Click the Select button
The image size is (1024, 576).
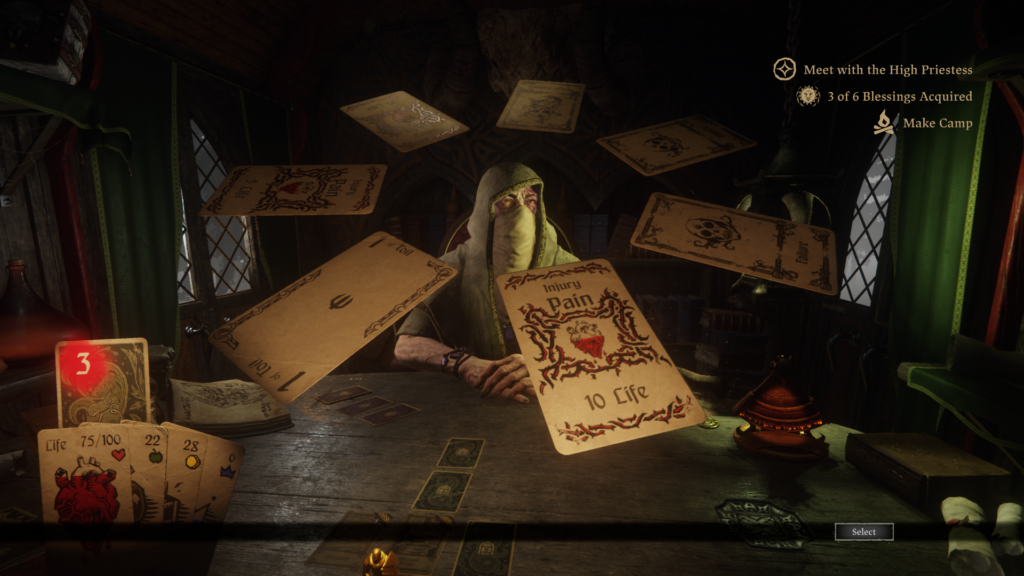pos(864,532)
